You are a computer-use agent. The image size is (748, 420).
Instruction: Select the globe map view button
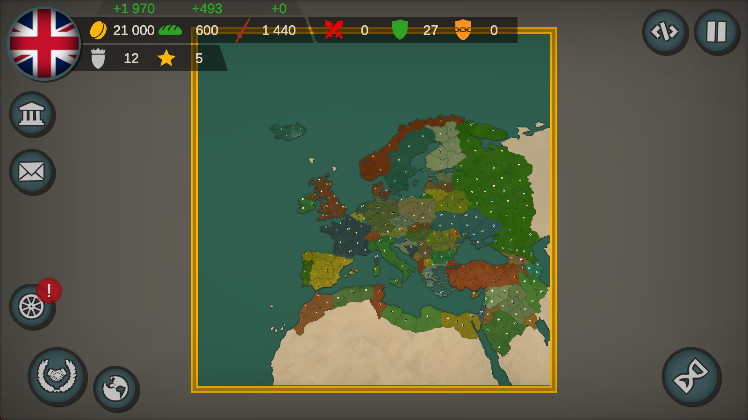pos(116,388)
